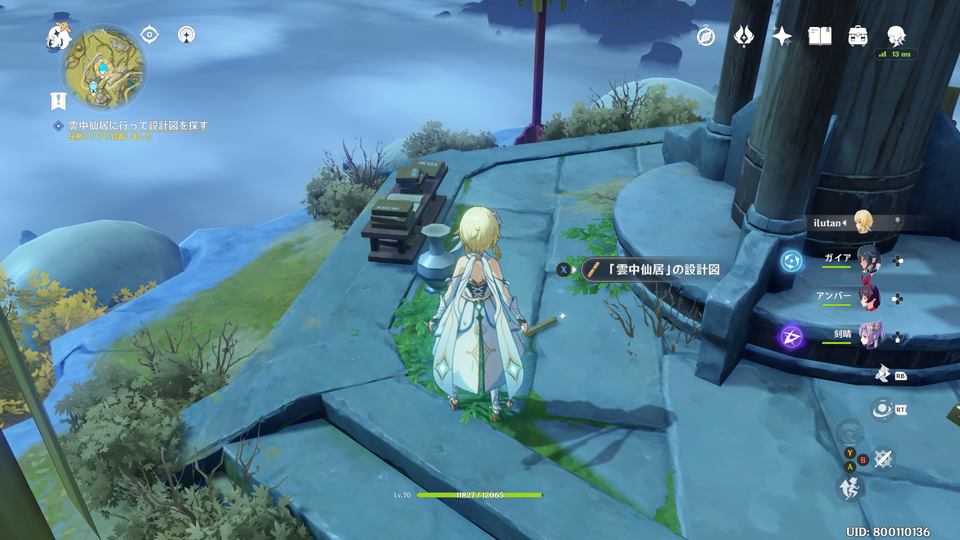The width and height of the screenshot is (960, 540).
Task: Open the compass icon in top bar
Action: 707,36
